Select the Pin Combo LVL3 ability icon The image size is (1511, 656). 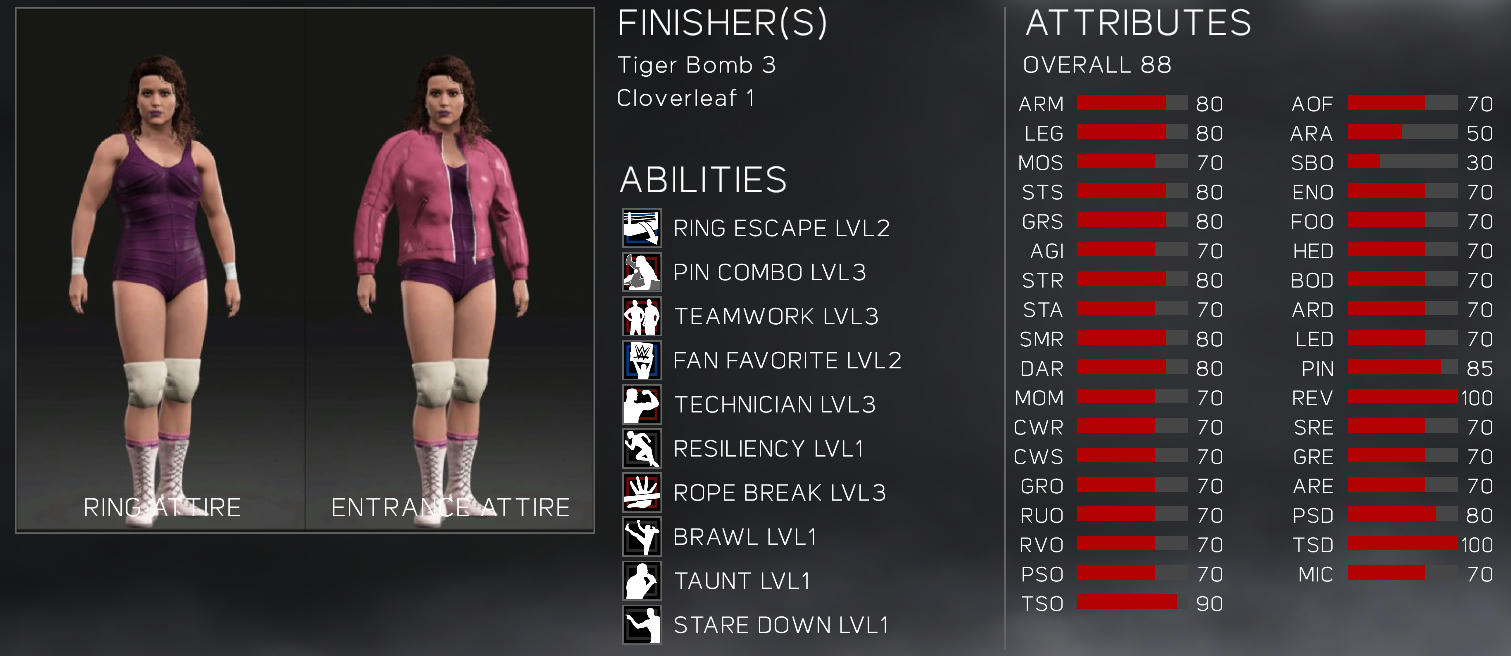tap(641, 273)
